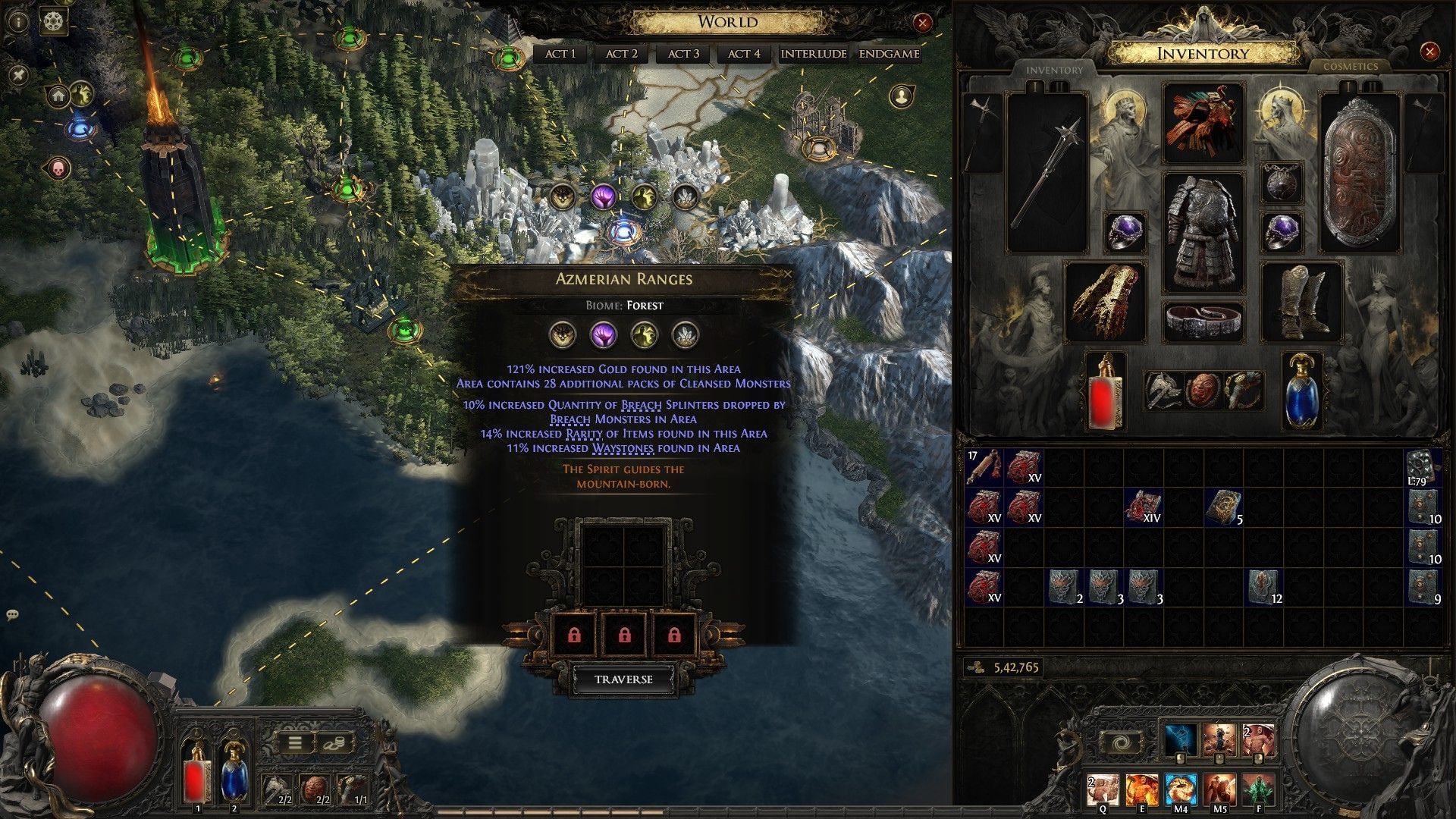
Task: Click the Traverse button
Action: pos(623,679)
